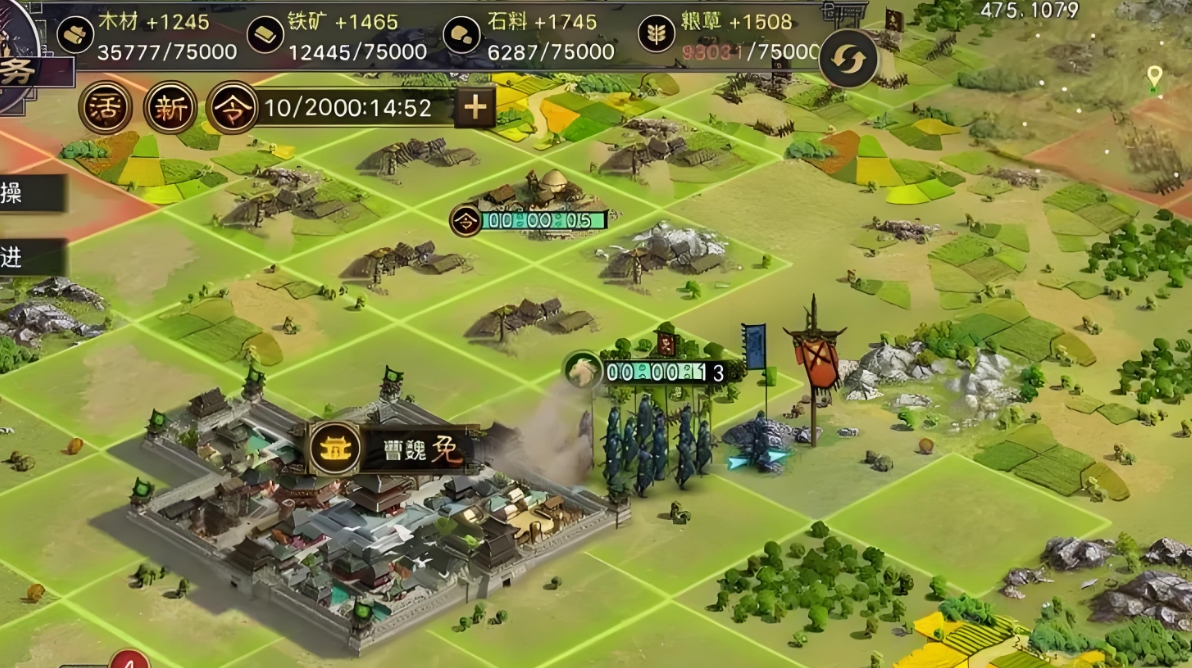Viewport: 1192px width, 668px height.
Task: Select the marching army horse timer
Action: pyautogui.click(x=650, y=372)
